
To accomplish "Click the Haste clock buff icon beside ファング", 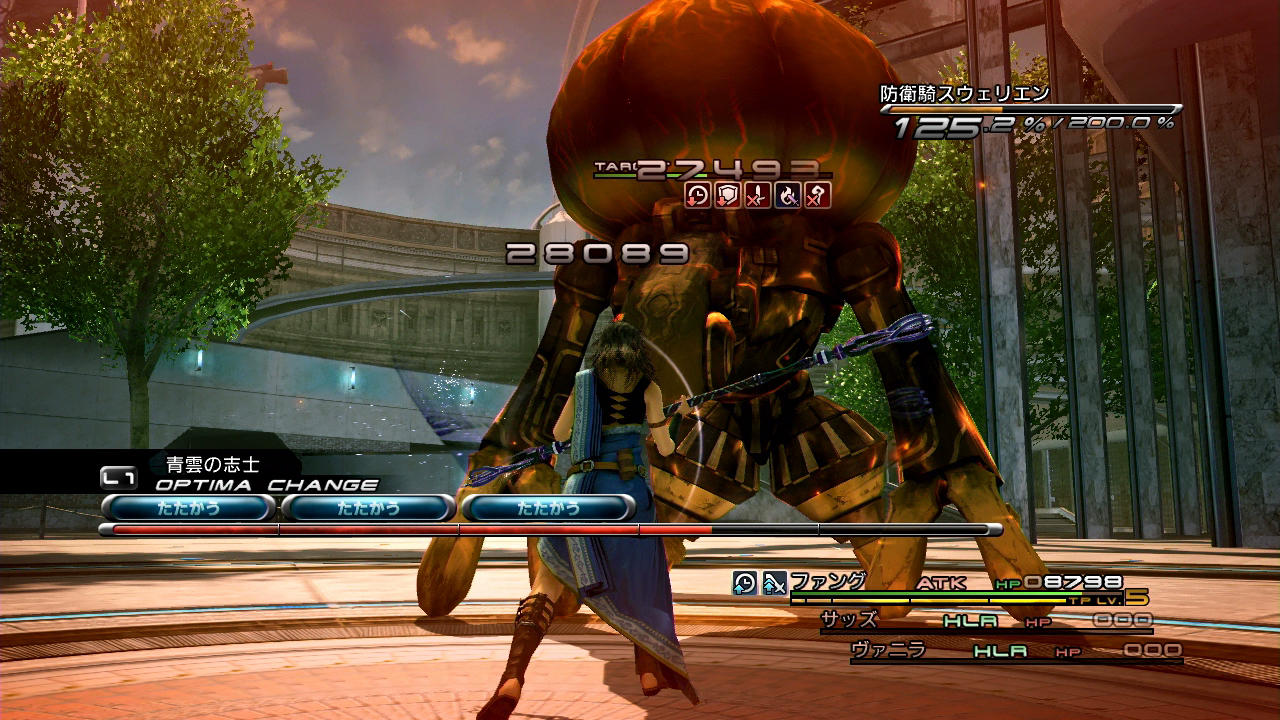I will point(745,582).
